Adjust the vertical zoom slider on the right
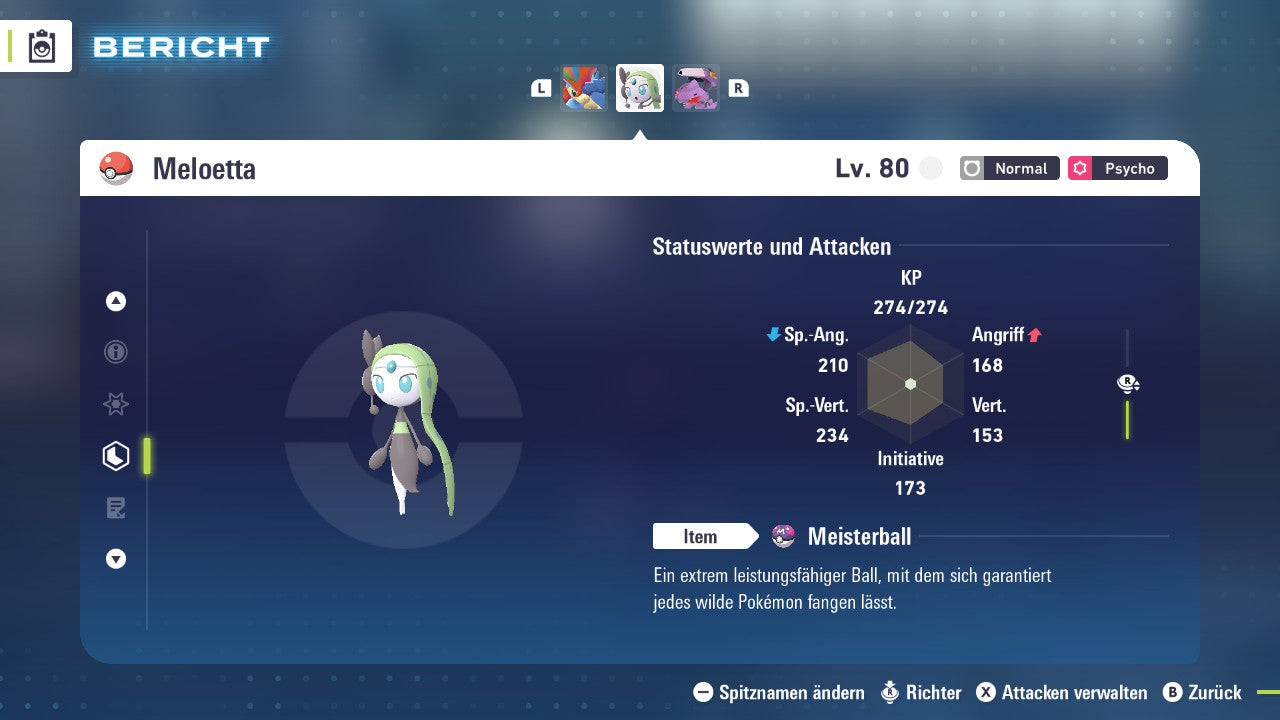Screen dimensions: 1280x720 pyautogui.click(x=1128, y=420)
